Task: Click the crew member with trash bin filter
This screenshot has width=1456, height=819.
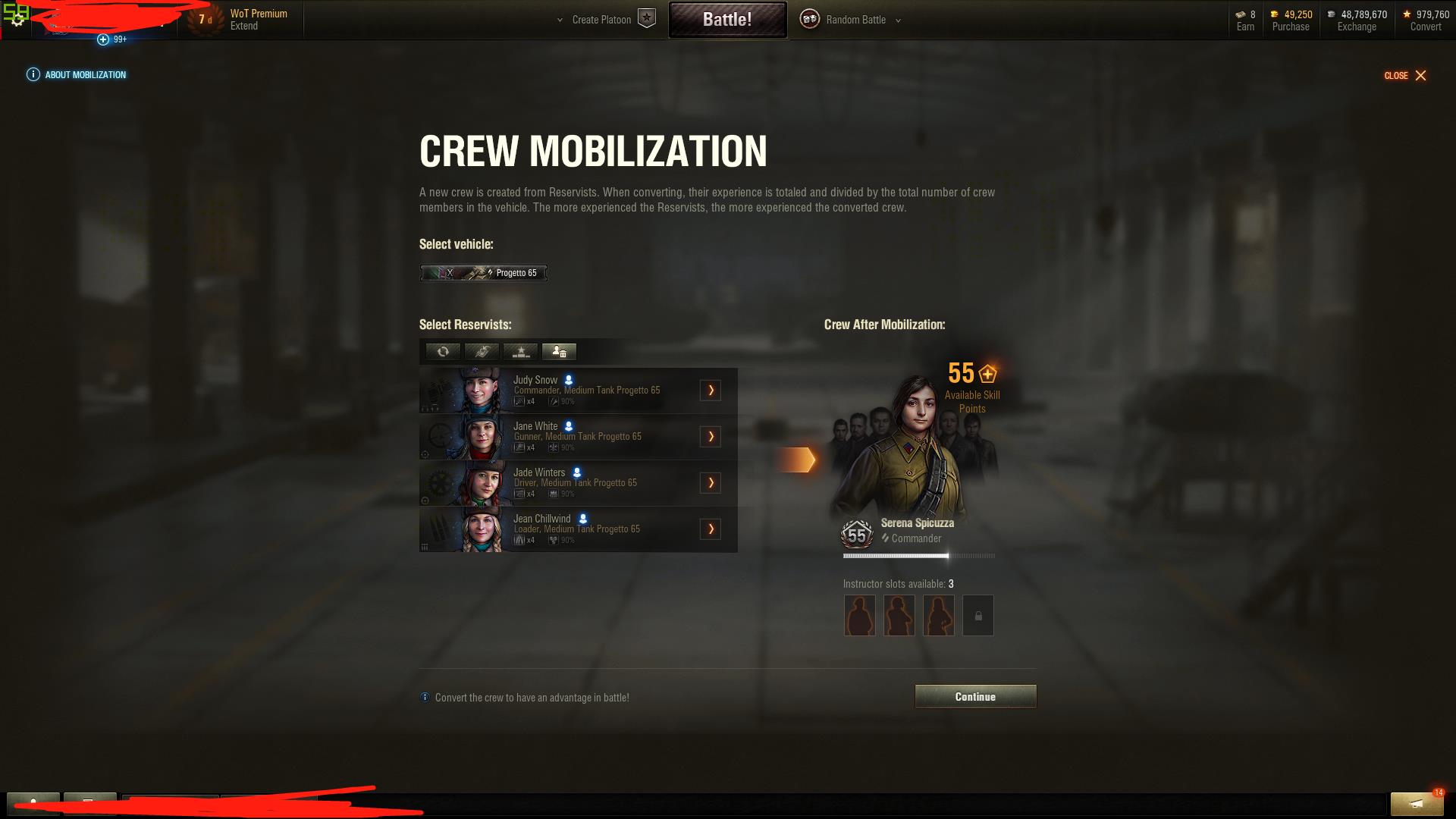Action: coord(559,351)
